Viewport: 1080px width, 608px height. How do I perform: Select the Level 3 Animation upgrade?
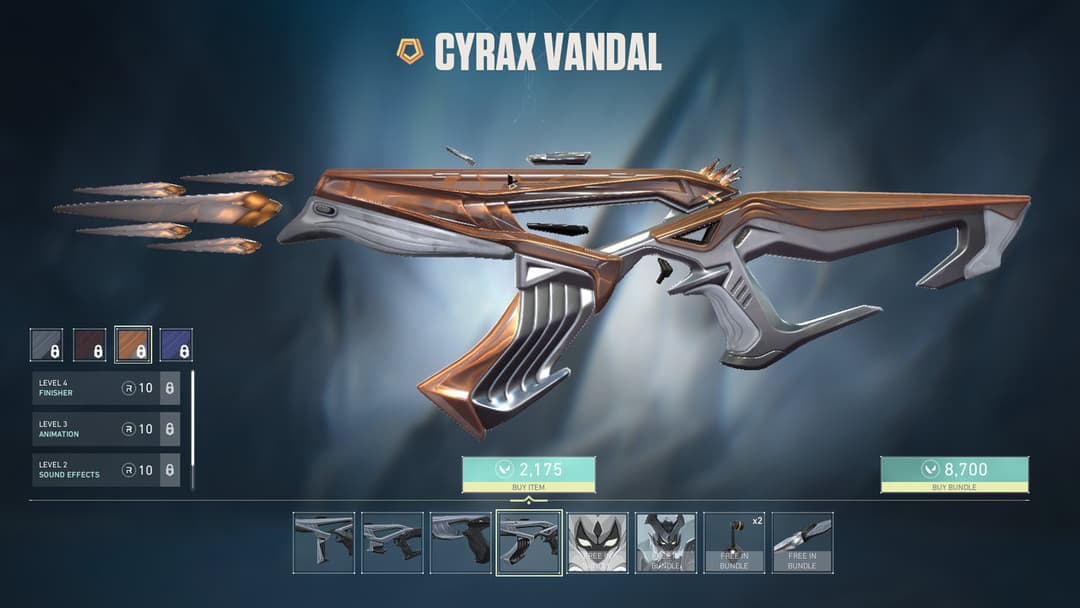click(105, 429)
